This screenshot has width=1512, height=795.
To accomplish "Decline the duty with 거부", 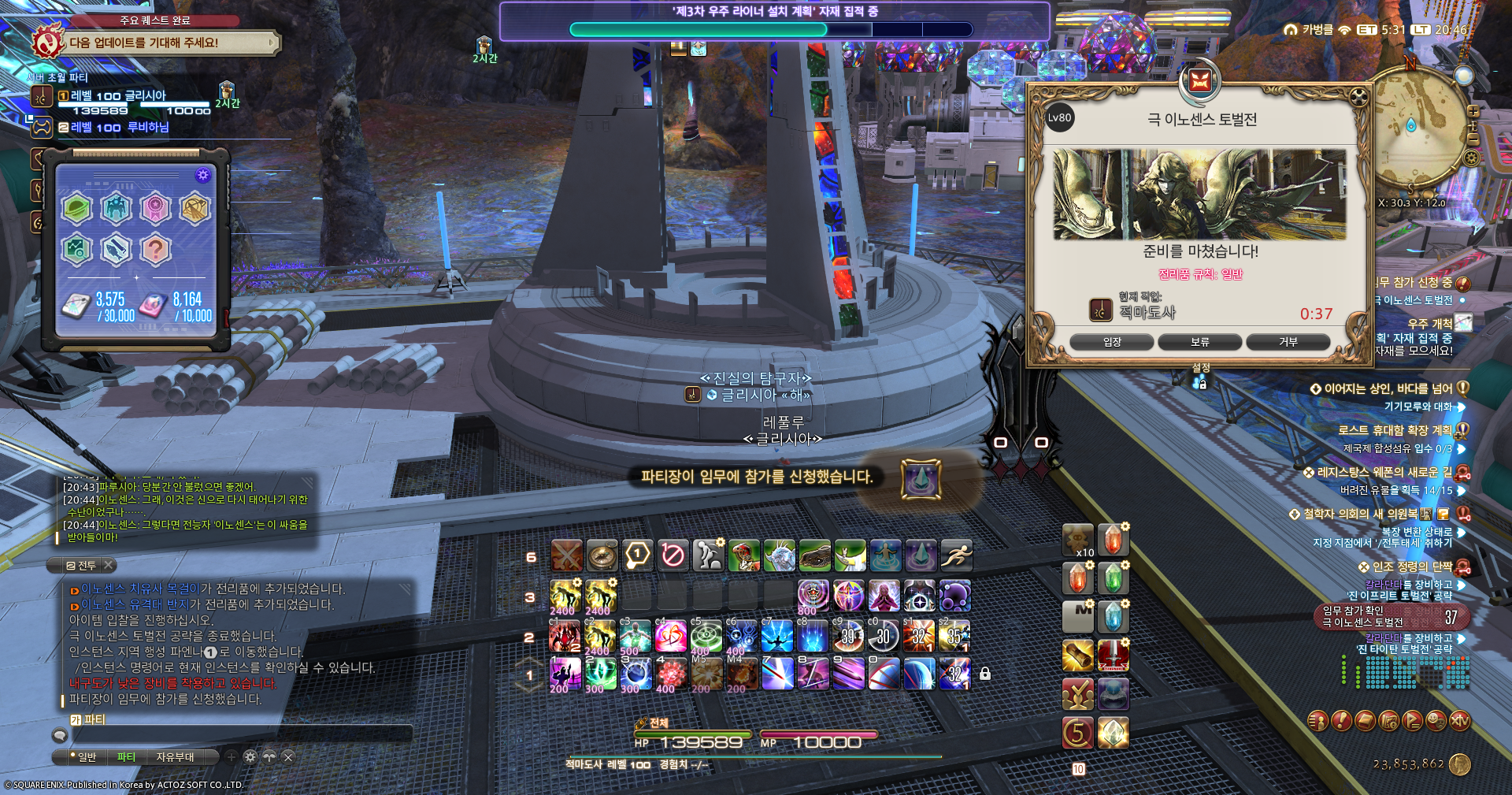I will (x=1288, y=342).
